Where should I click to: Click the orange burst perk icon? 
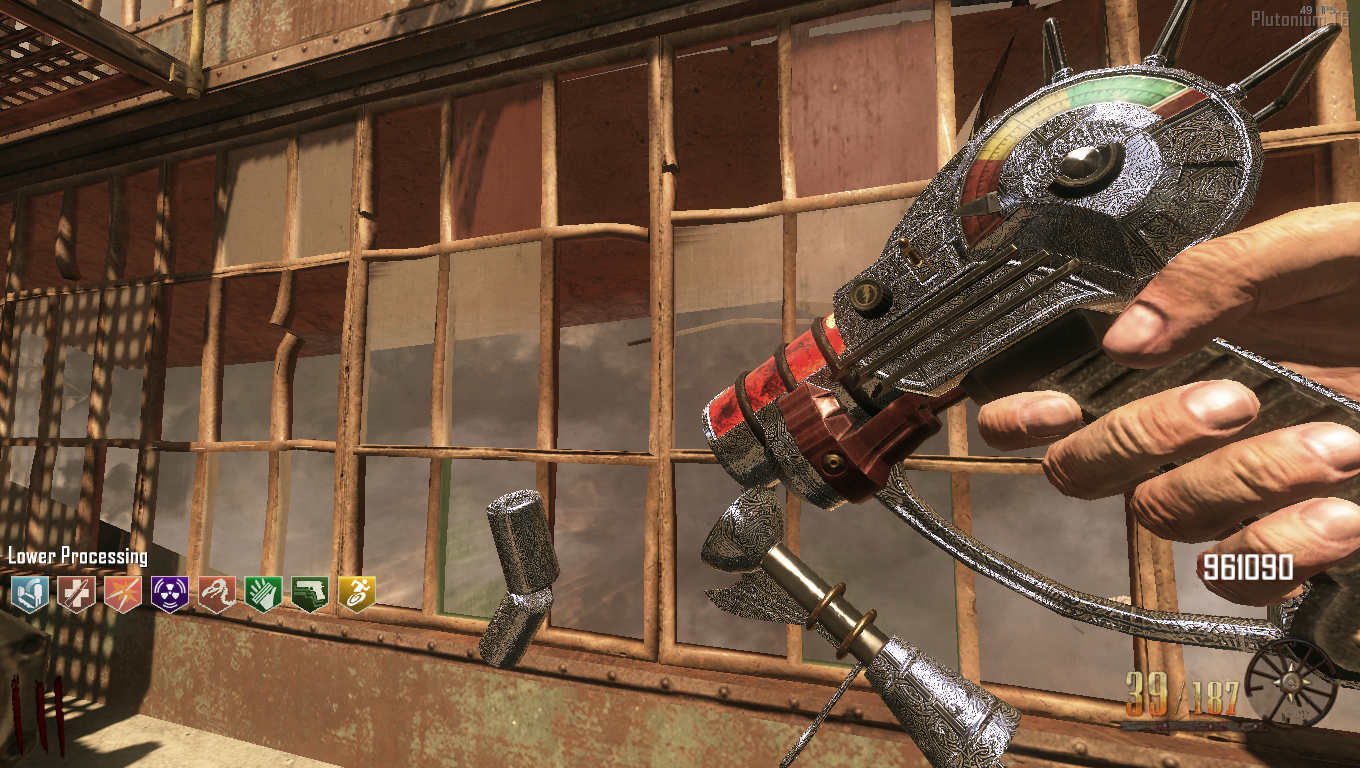[123, 594]
